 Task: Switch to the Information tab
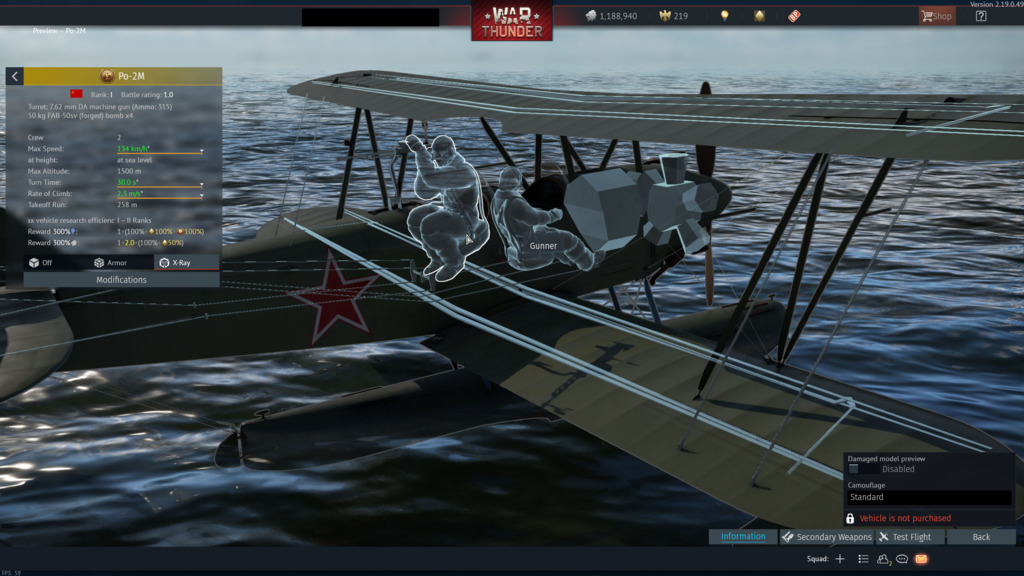pyautogui.click(x=743, y=537)
